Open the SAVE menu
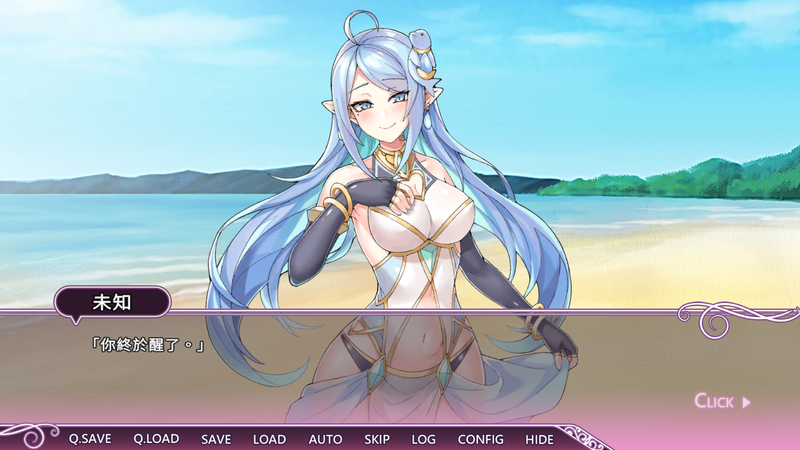This screenshot has height=450, width=800. point(216,439)
